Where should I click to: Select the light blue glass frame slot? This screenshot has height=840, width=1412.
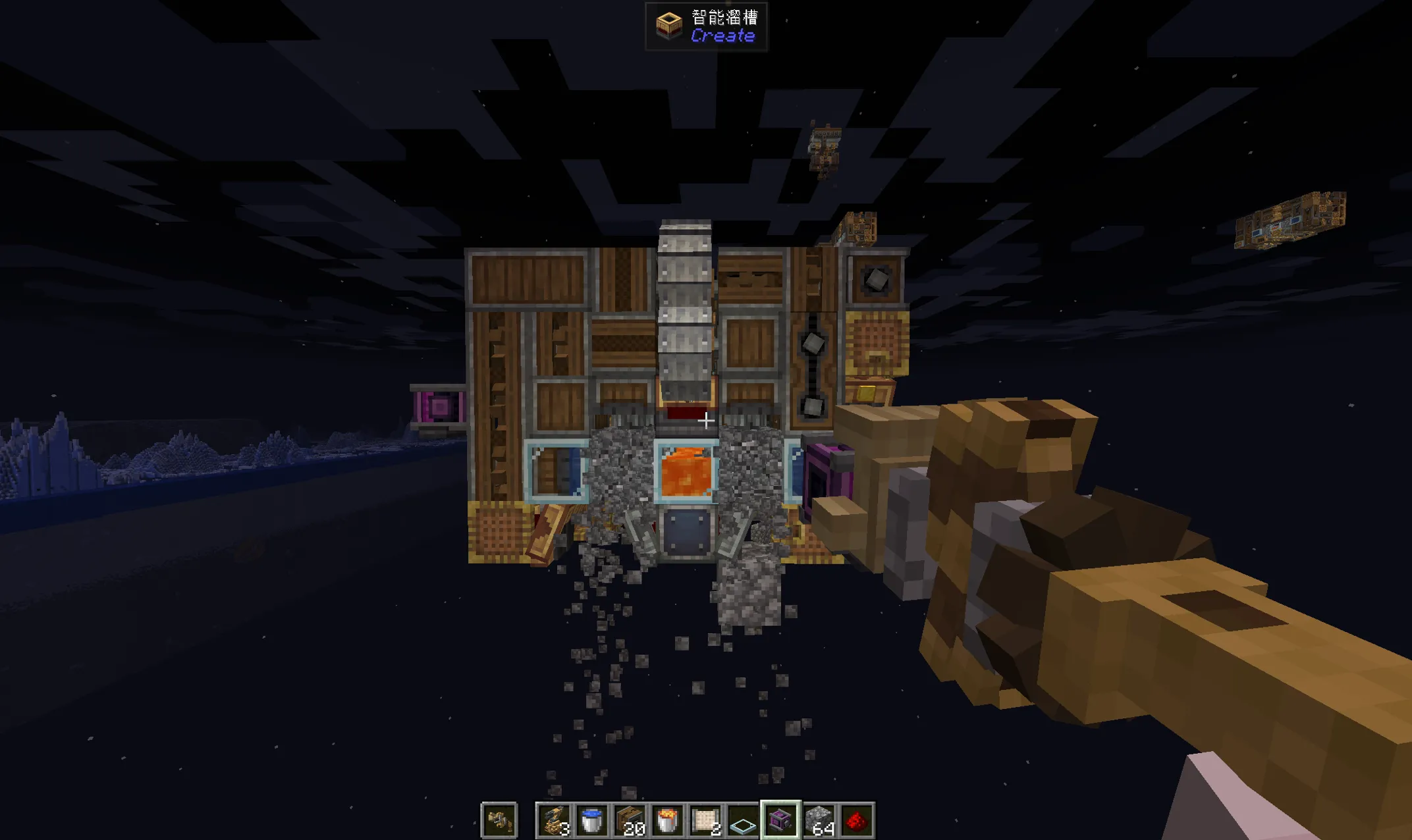[743, 820]
